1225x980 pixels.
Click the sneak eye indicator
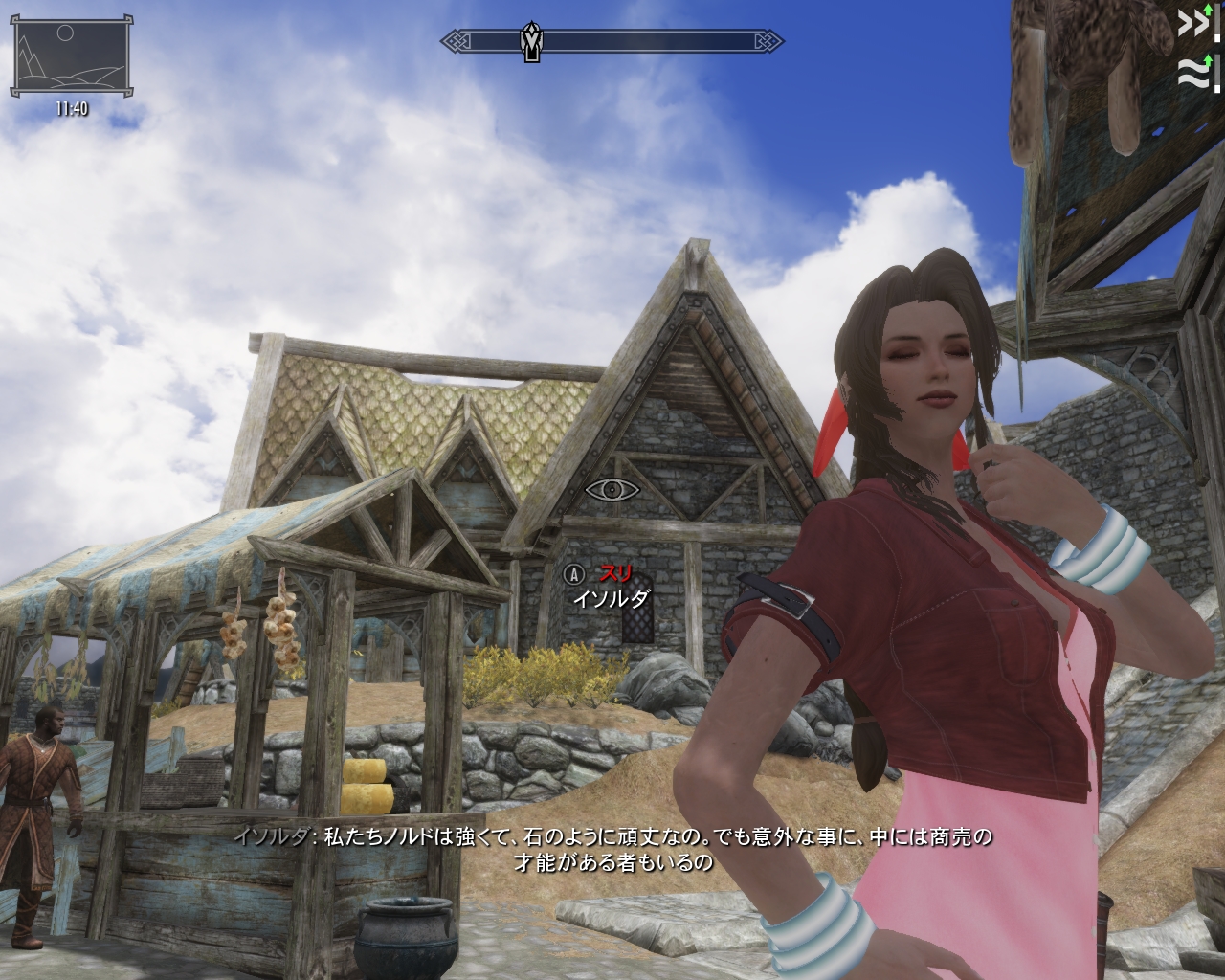click(x=612, y=490)
